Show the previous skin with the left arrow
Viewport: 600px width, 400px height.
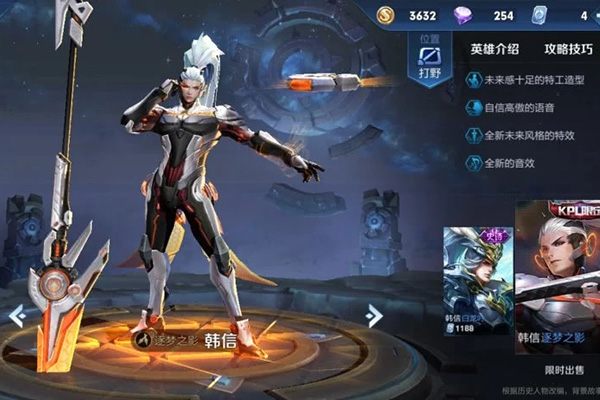tap(17, 316)
